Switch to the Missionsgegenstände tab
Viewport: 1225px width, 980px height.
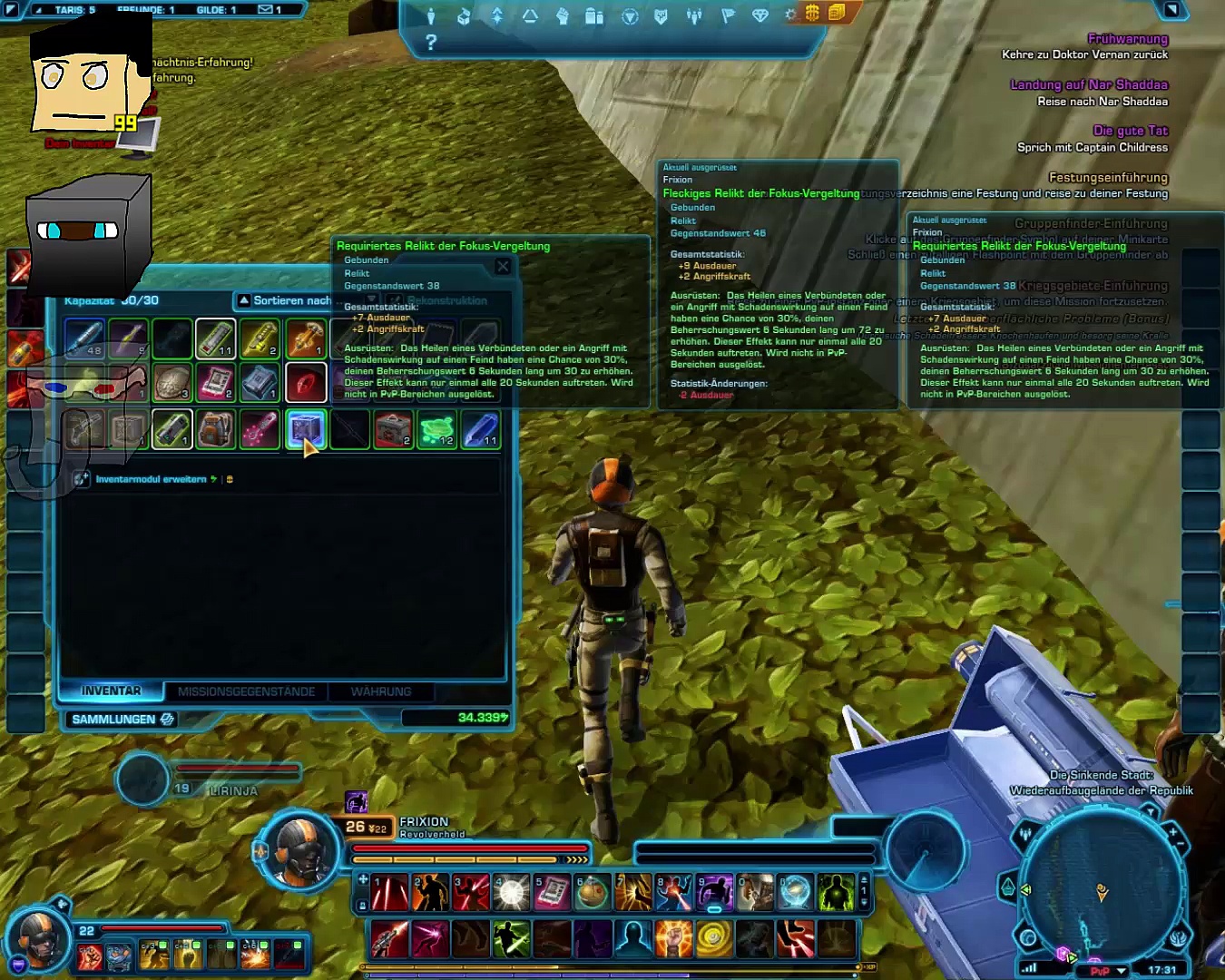[x=246, y=691]
